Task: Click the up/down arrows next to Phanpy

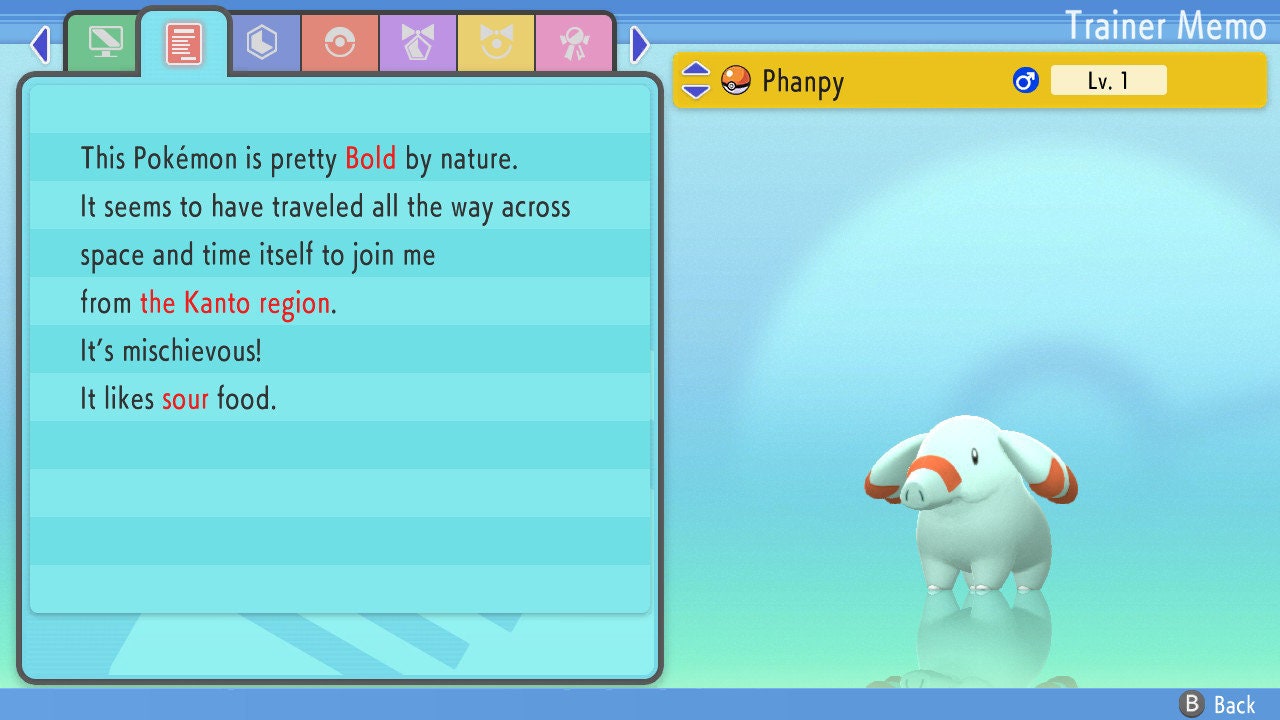Action: click(696, 80)
